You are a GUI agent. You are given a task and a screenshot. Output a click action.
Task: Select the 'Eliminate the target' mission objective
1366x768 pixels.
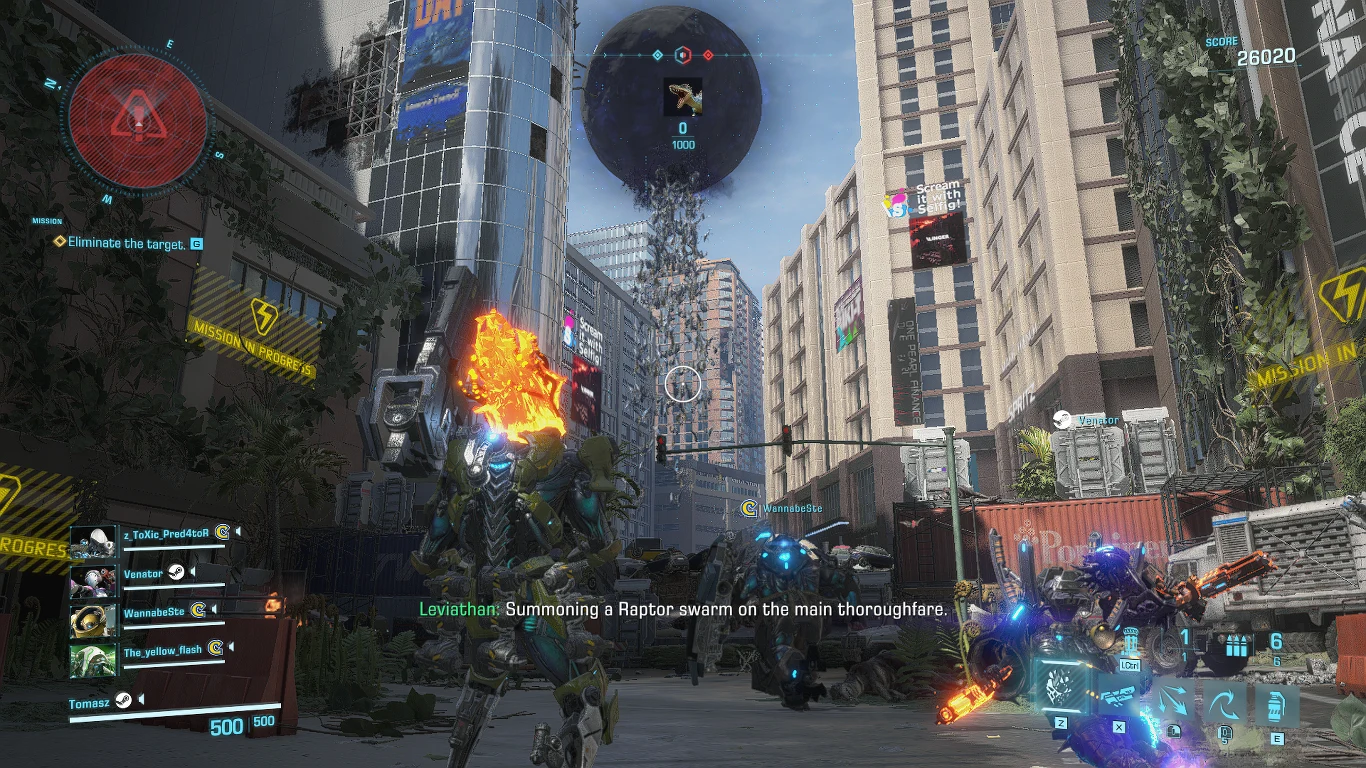[x=126, y=243]
